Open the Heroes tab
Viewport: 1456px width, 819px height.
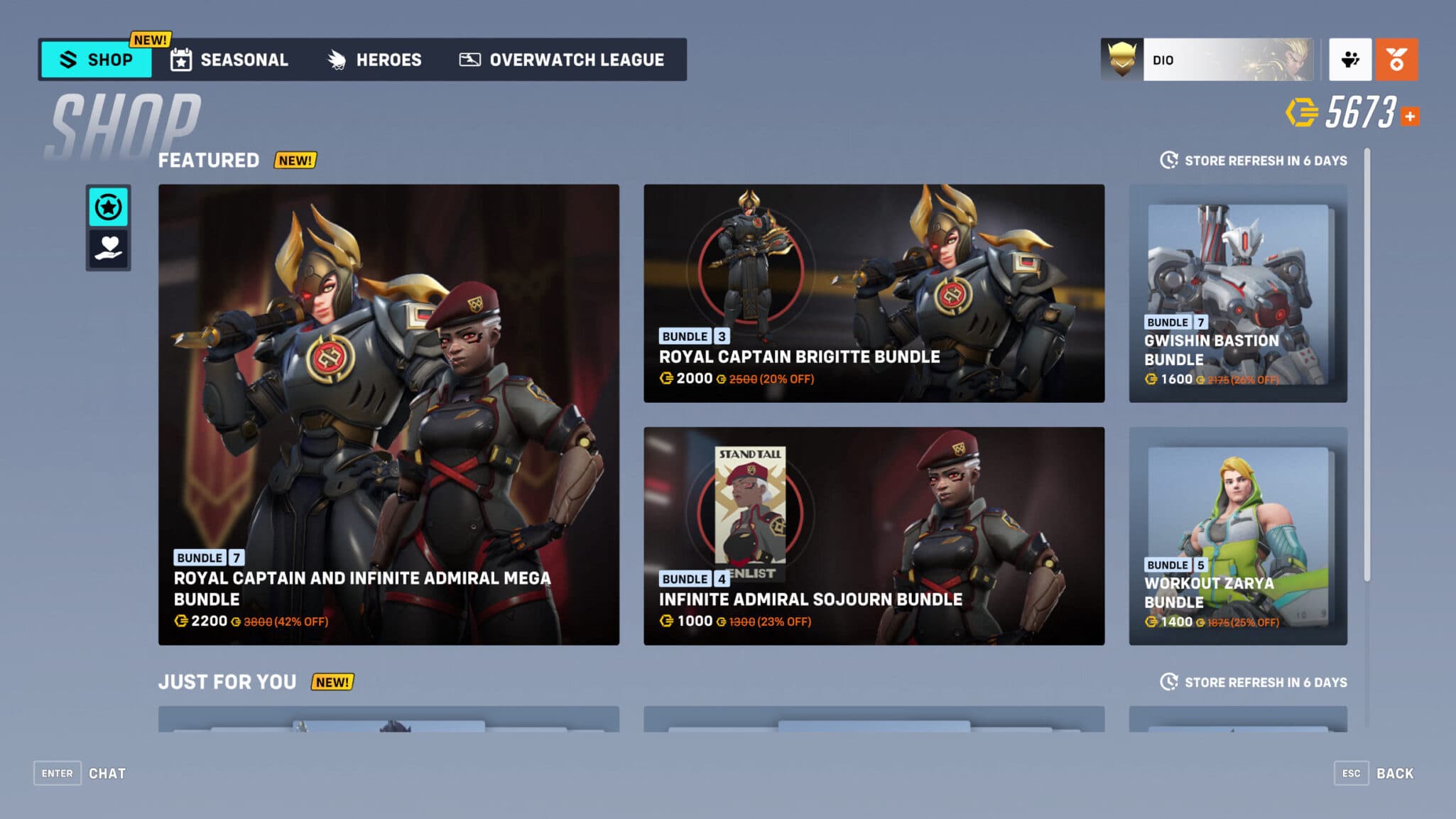point(375,60)
